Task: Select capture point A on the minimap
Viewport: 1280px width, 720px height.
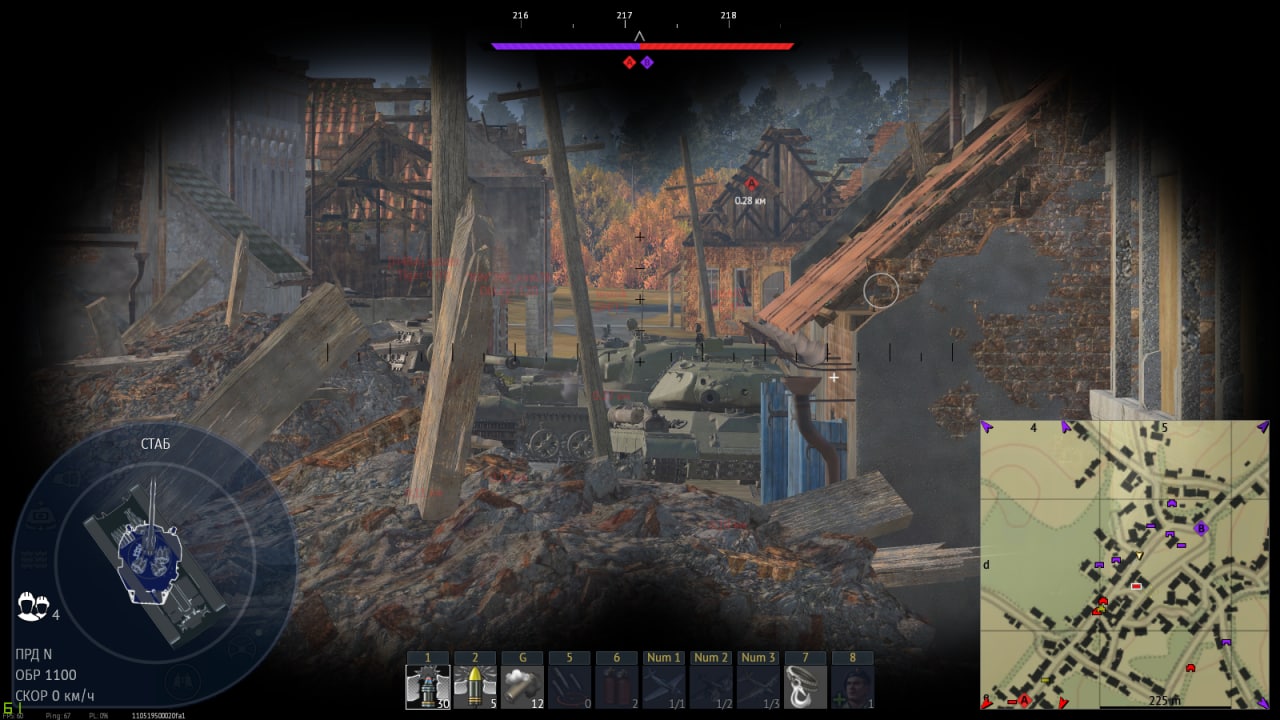Action: pos(1024,700)
